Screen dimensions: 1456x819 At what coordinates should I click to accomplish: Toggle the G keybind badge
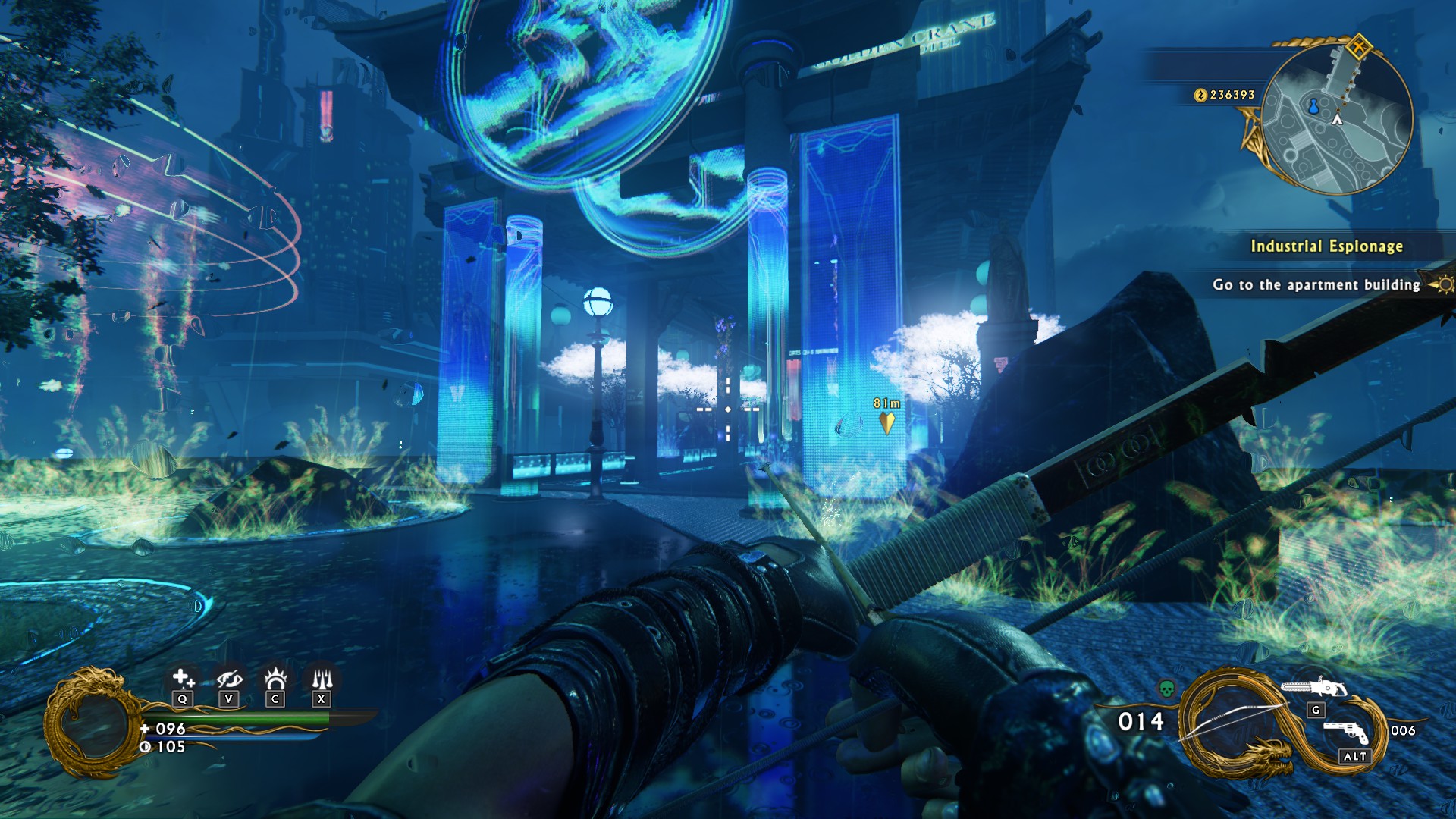click(1316, 711)
